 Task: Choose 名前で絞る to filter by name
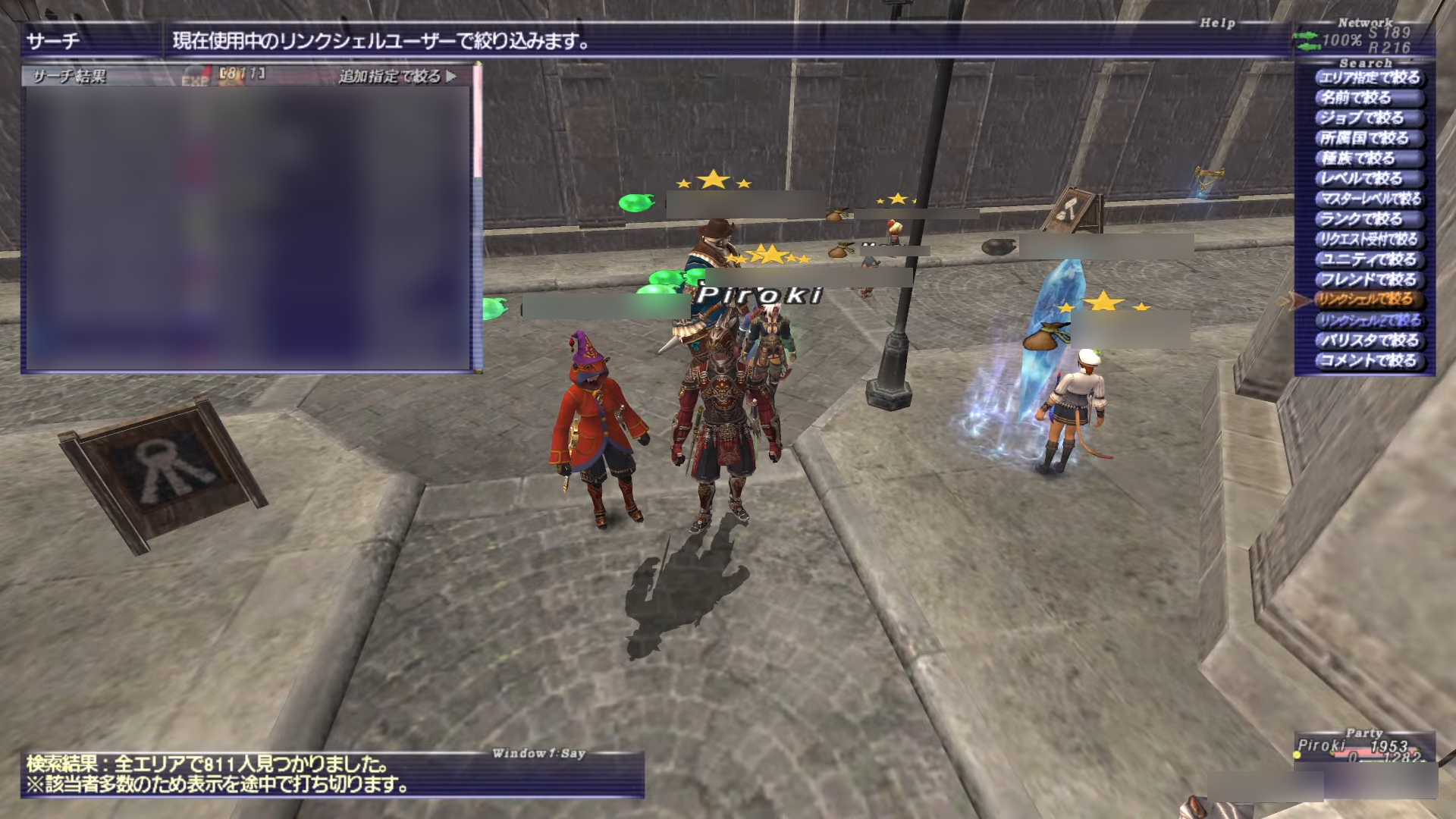[x=1356, y=98]
